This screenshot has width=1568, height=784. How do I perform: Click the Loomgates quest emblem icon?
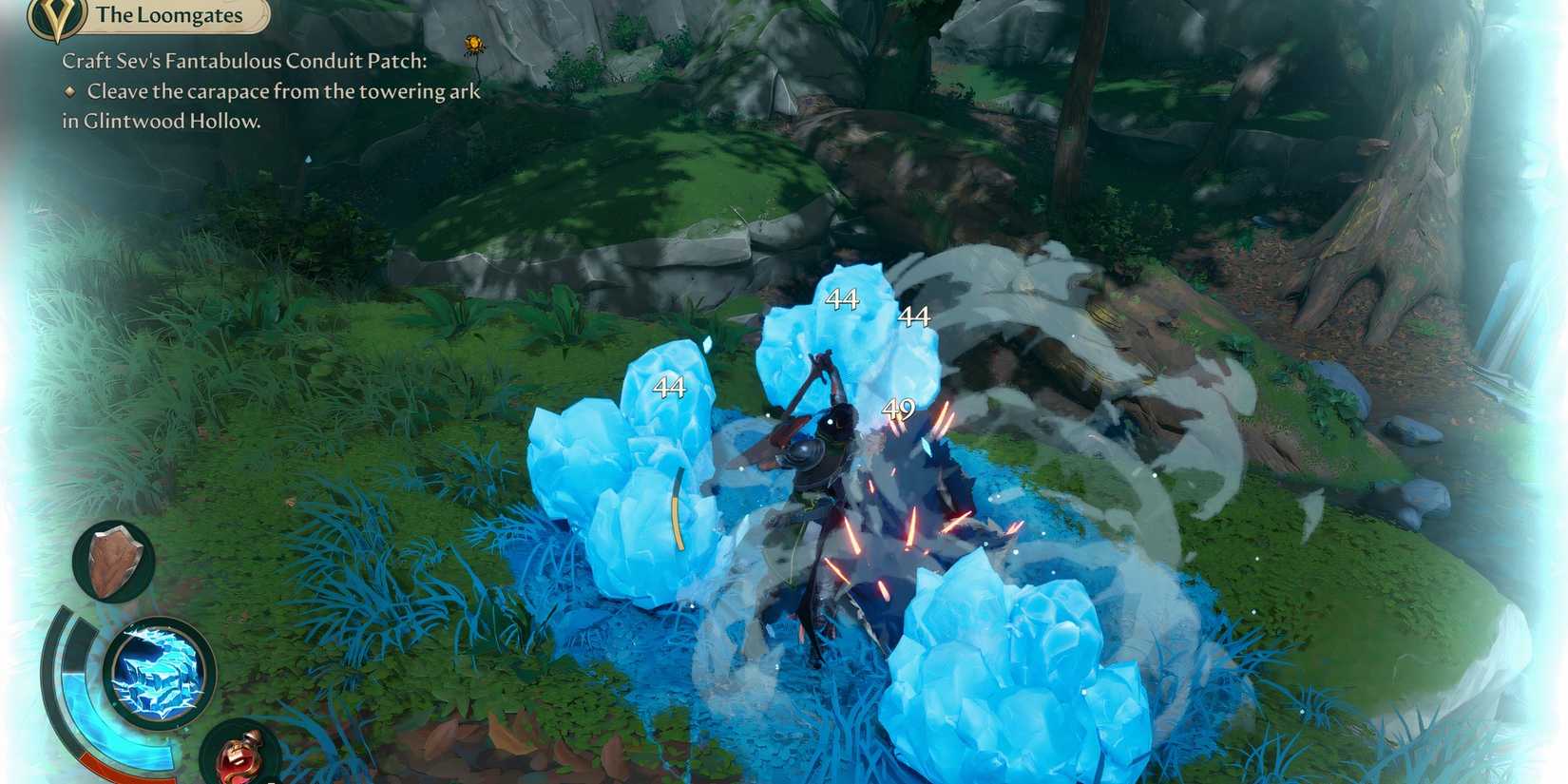[x=54, y=16]
